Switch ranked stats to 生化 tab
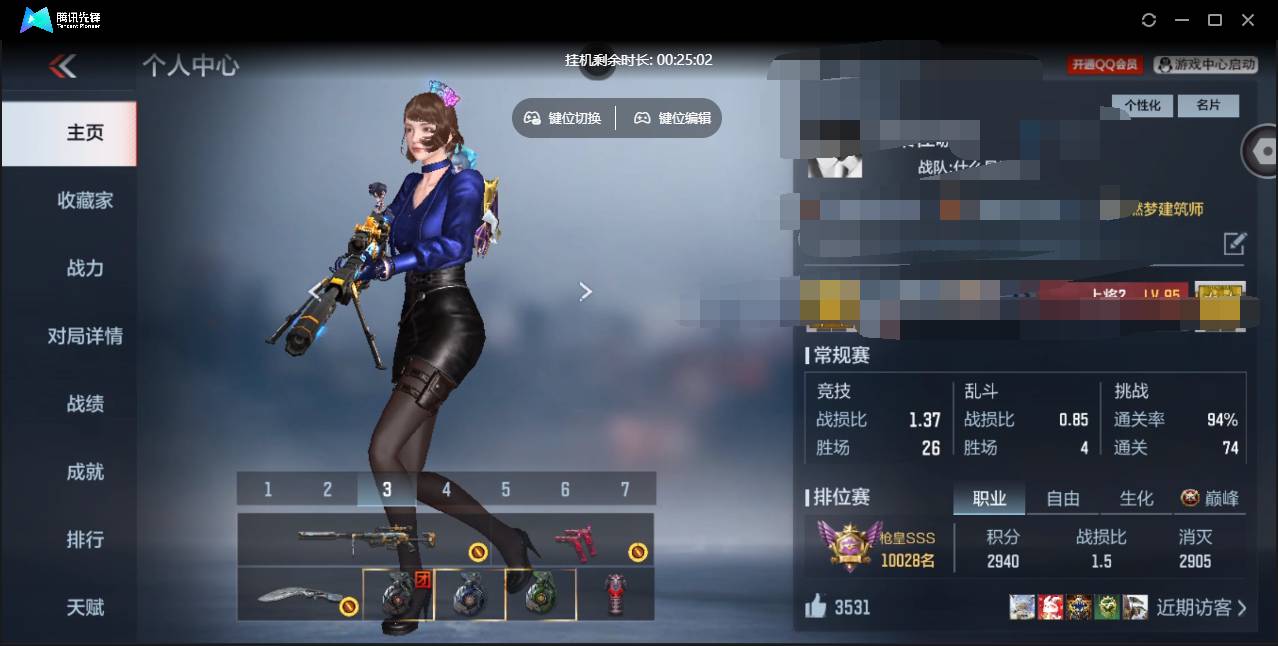Viewport: 1278px width, 646px height. [x=1136, y=498]
